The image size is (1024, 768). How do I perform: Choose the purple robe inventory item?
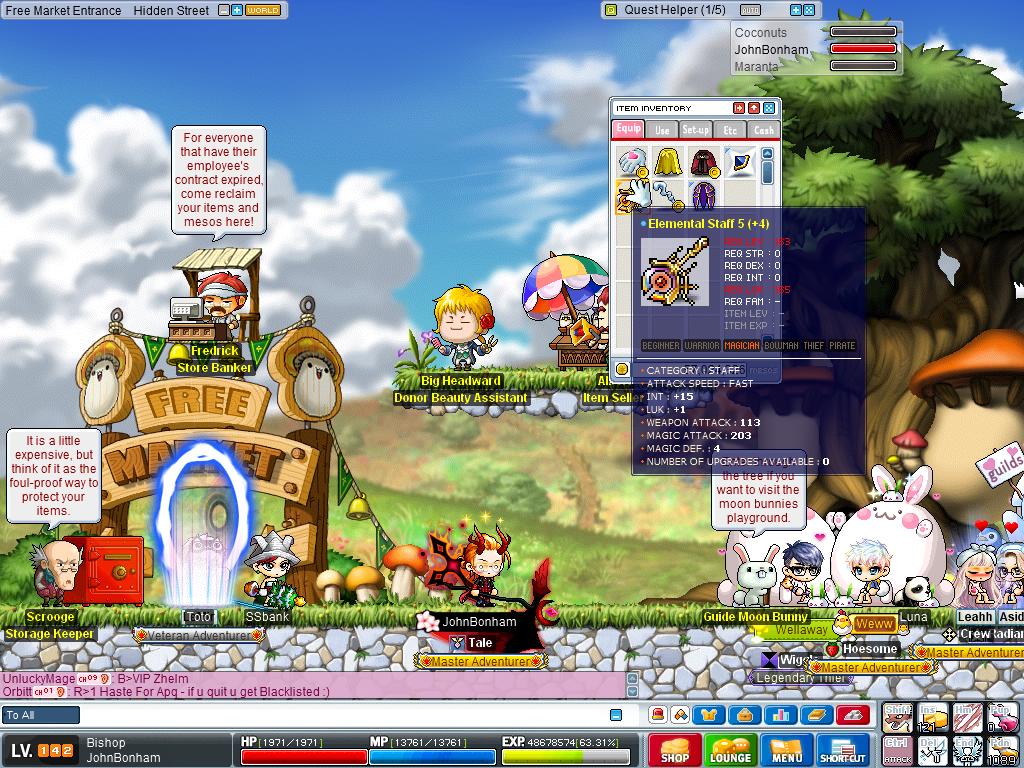point(703,194)
